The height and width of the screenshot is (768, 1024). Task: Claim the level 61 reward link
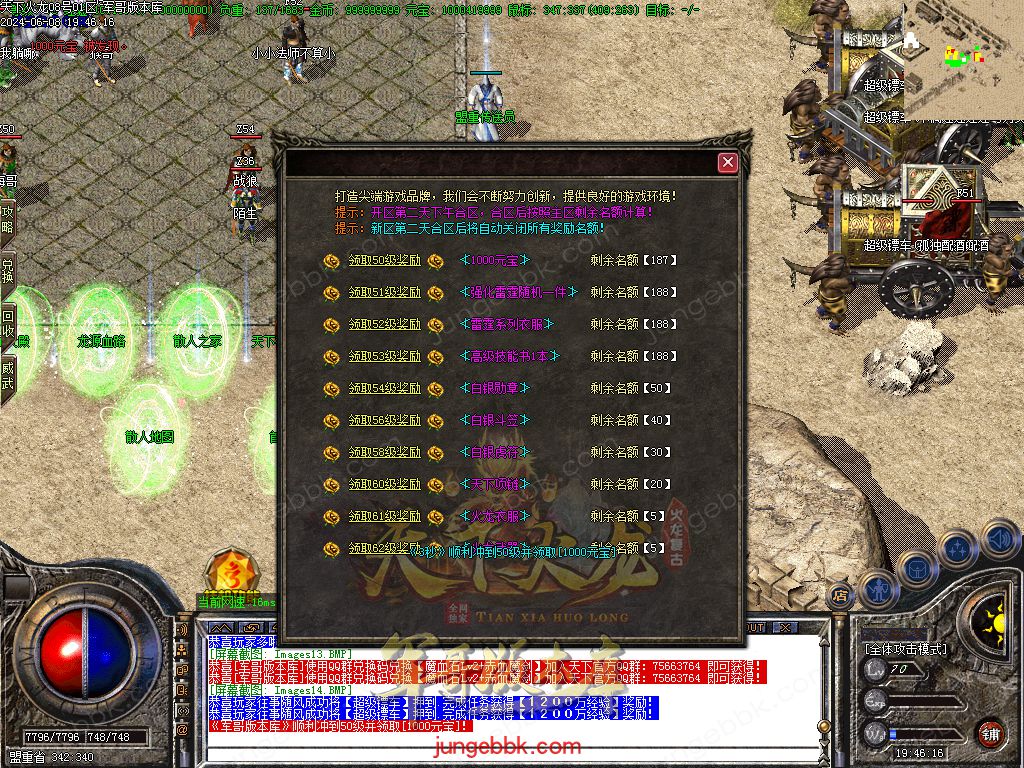pyautogui.click(x=384, y=516)
